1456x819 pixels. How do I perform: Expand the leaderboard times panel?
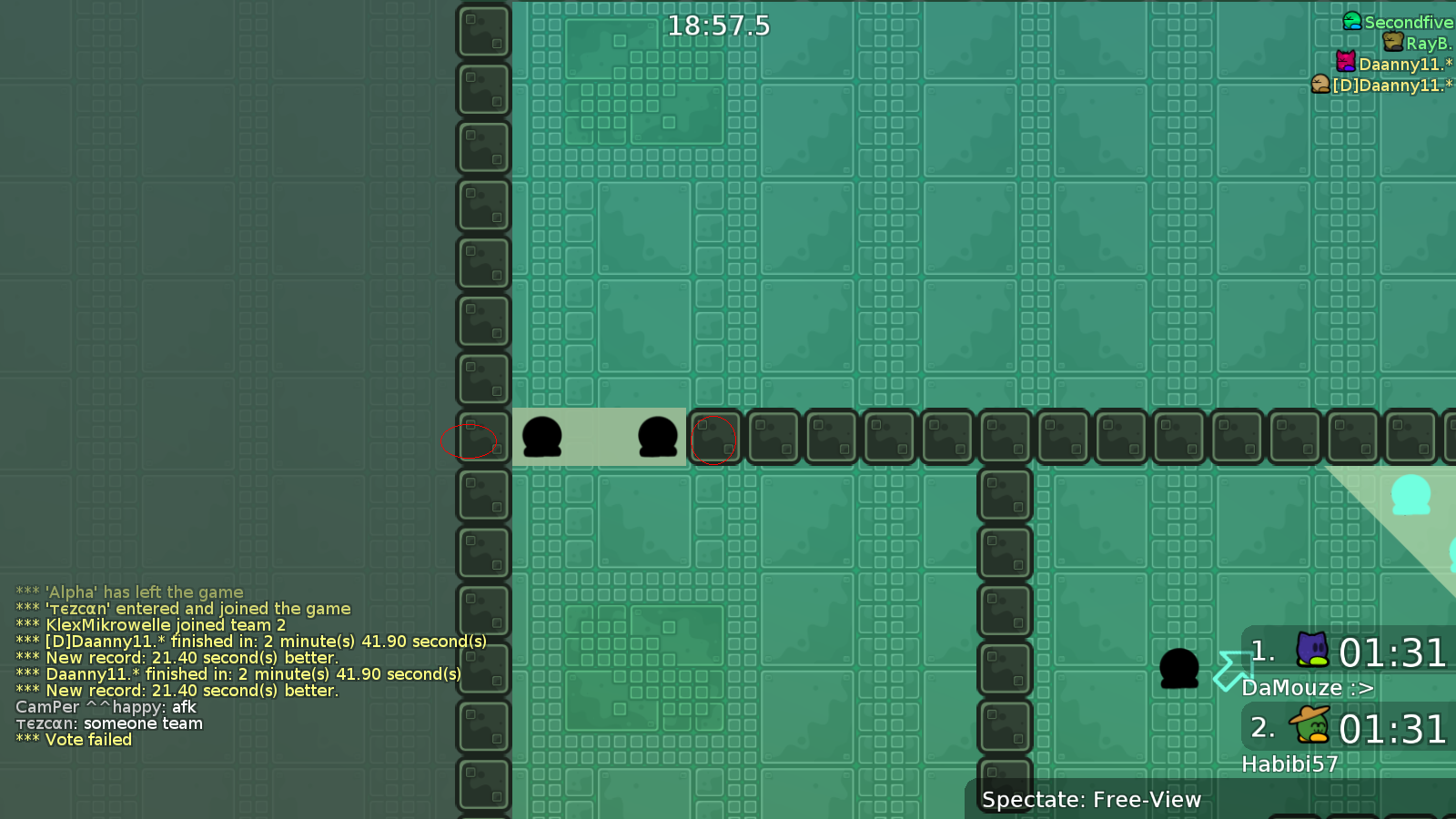click(1347, 701)
